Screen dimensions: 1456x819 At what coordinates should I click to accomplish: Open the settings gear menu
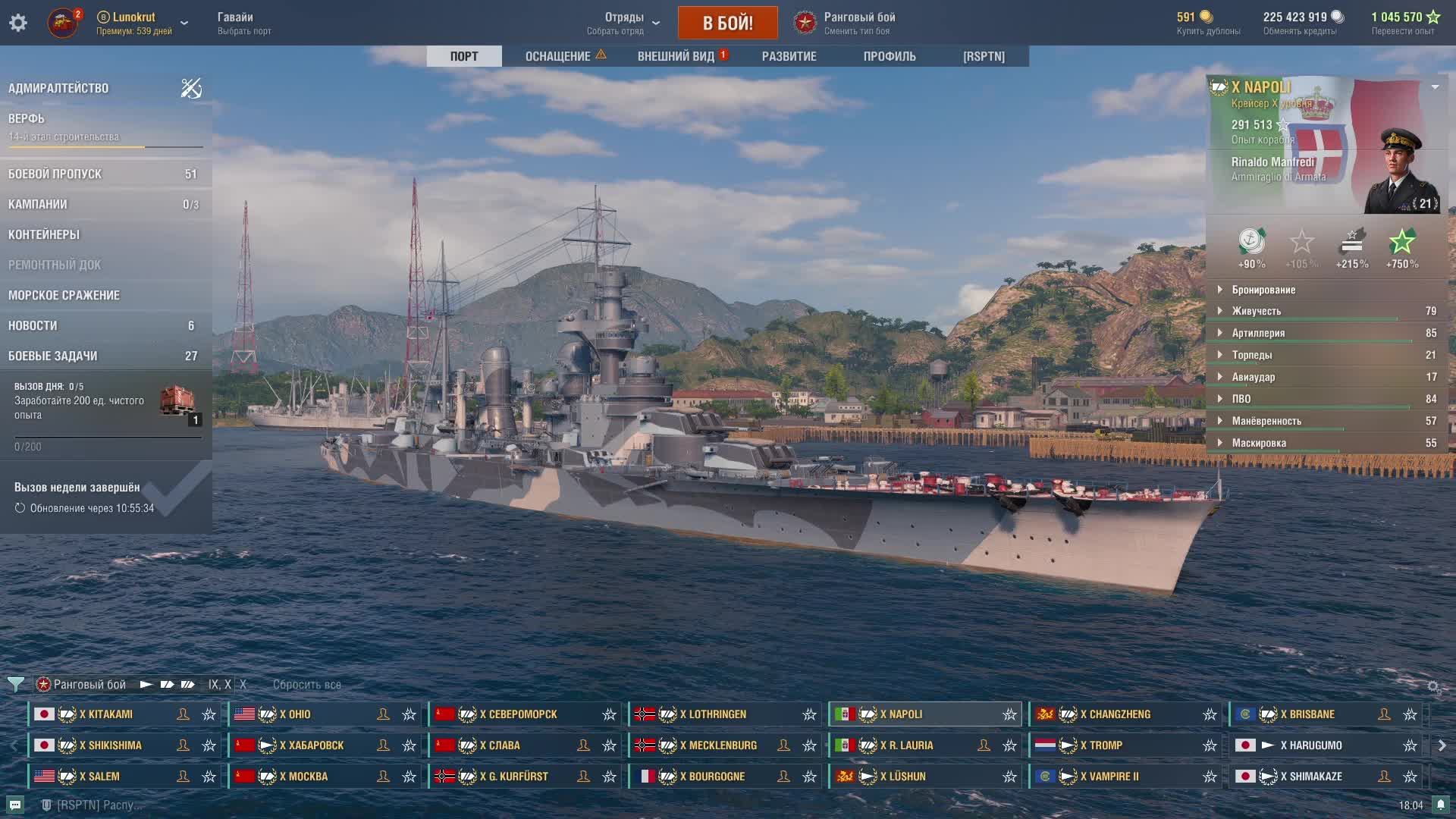coord(18,23)
